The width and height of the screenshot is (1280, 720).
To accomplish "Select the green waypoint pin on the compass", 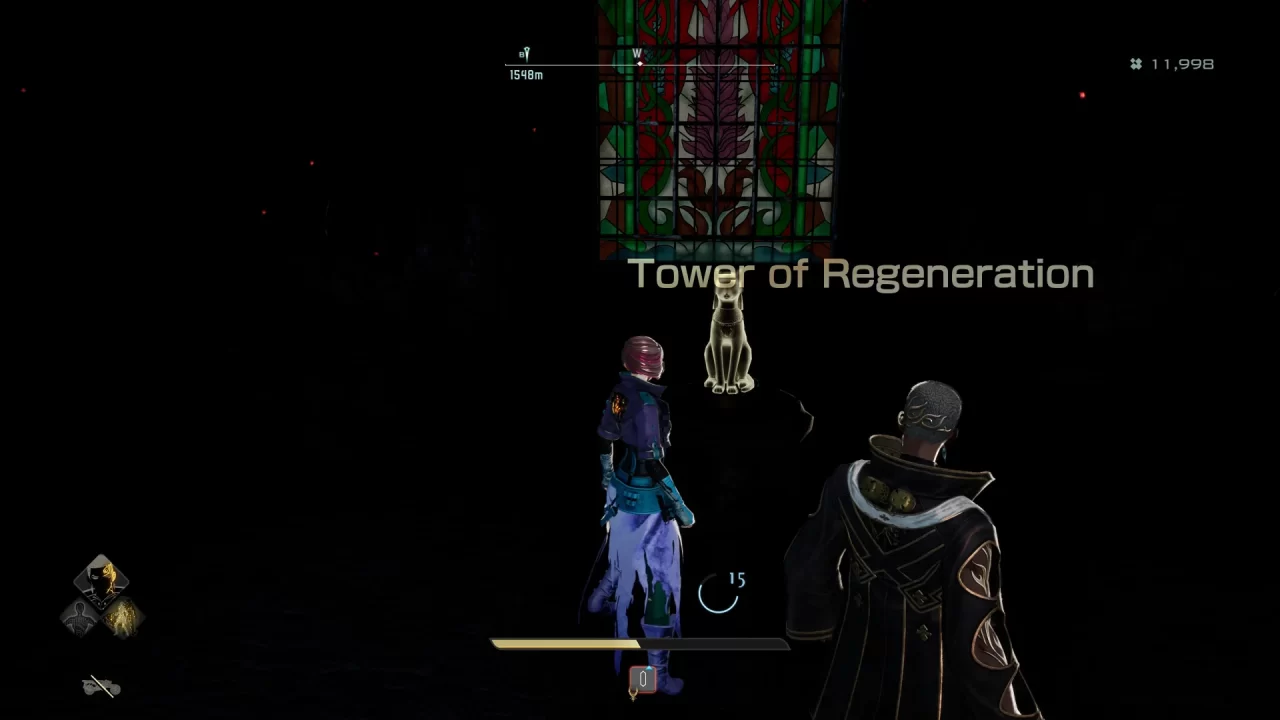I will pyautogui.click(x=527, y=52).
